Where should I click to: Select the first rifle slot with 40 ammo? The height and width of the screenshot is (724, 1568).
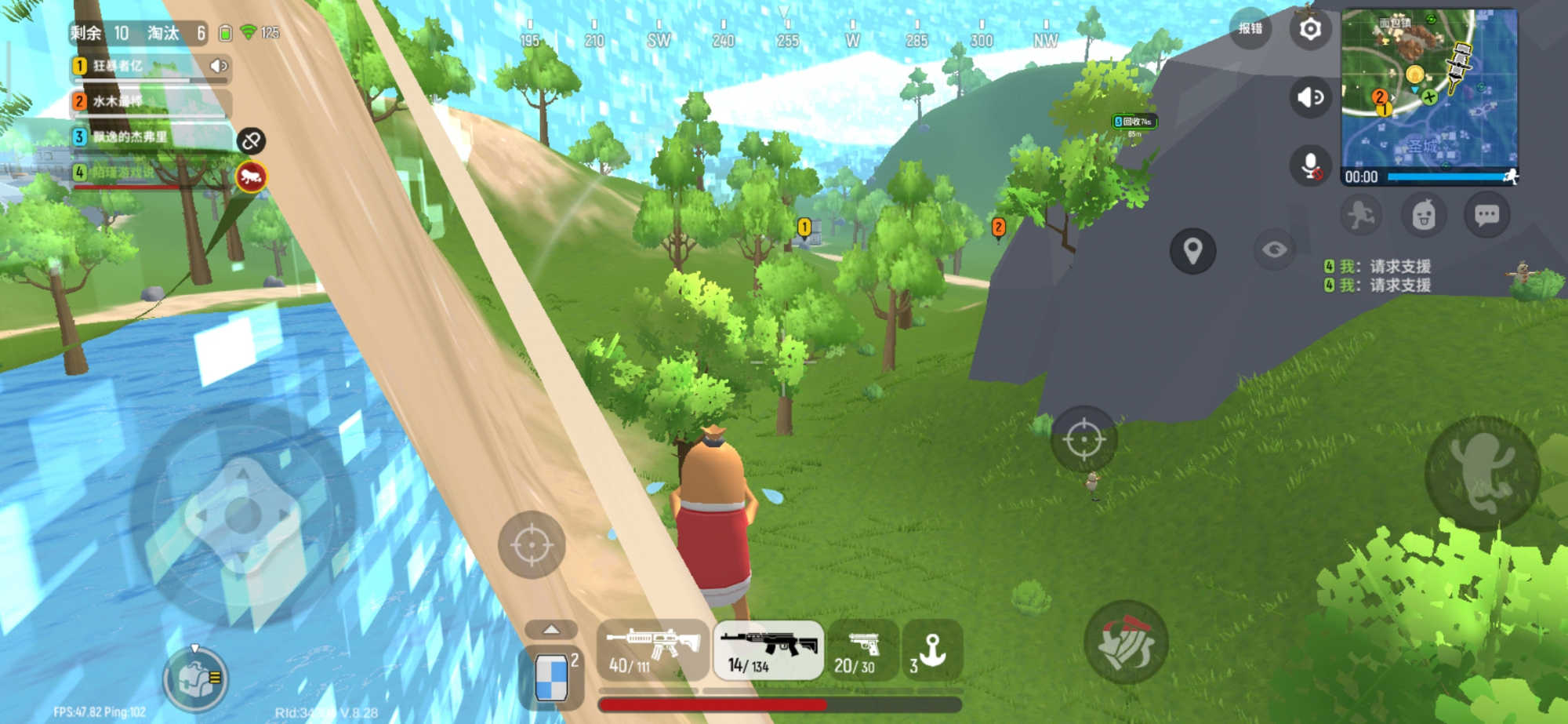653,650
